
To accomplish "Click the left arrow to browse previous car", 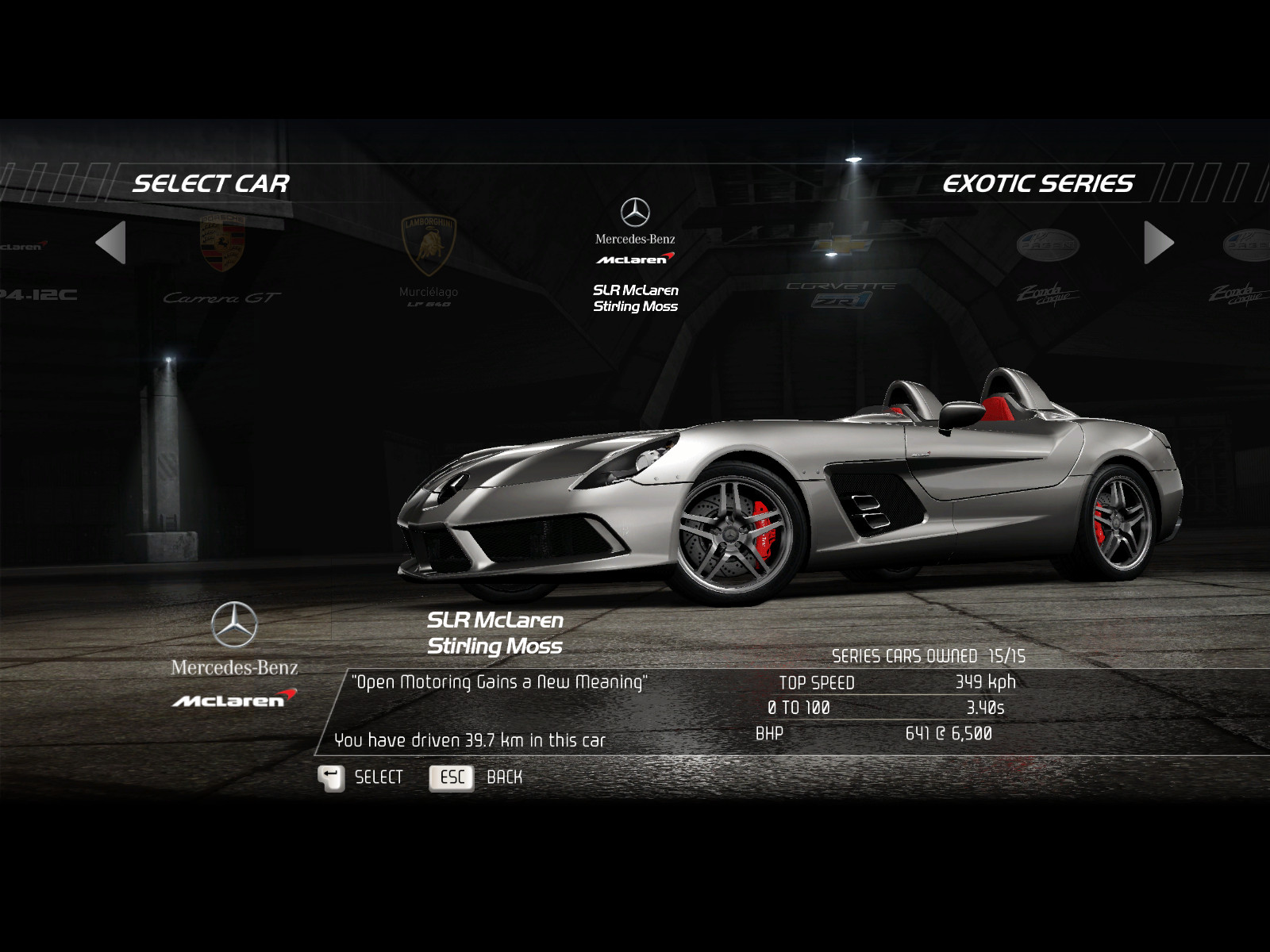I will [x=111, y=243].
